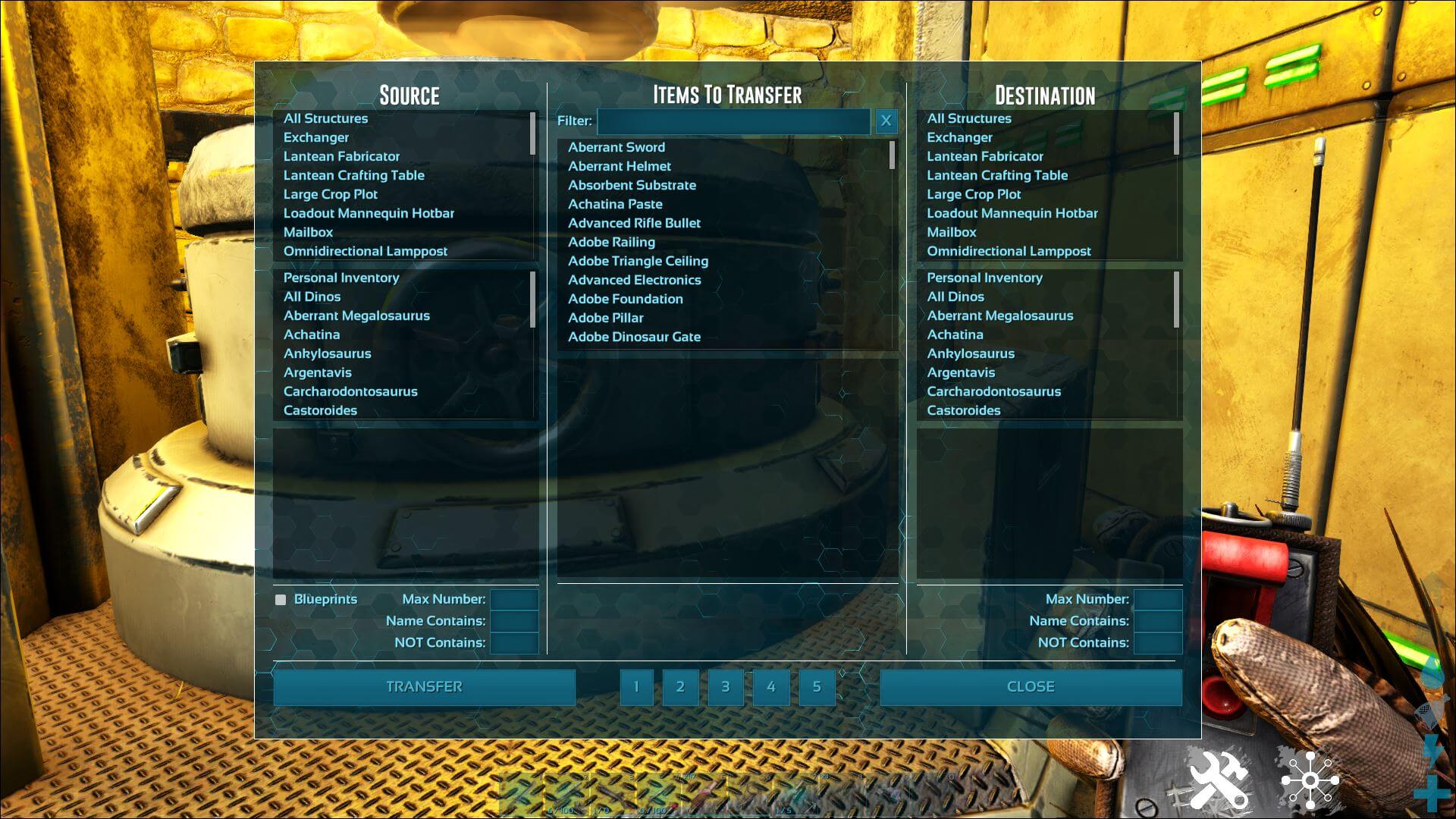Select Lantean Fabricator as Destination
This screenshot has height=819, width=1456.
coord(985,156)
